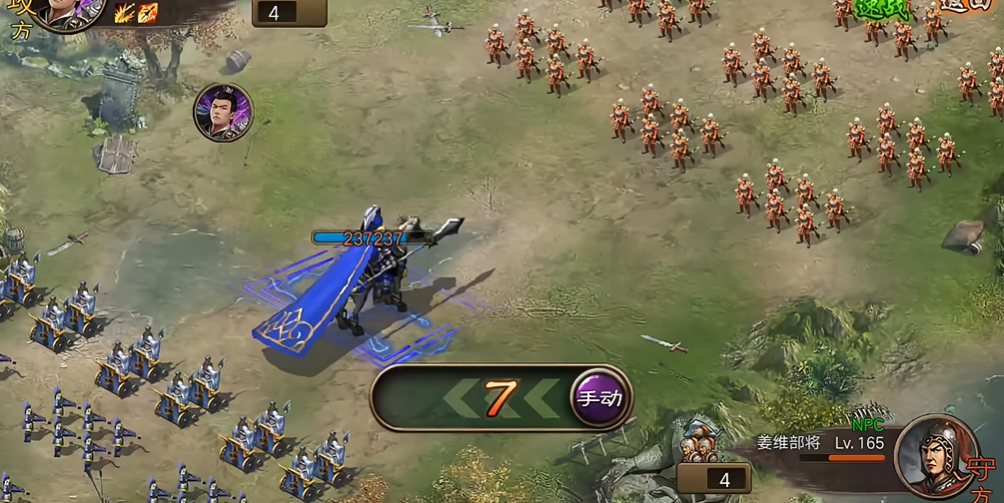
Task: Activate the red flame strike skill icon
Action: (x=148, y=13)
